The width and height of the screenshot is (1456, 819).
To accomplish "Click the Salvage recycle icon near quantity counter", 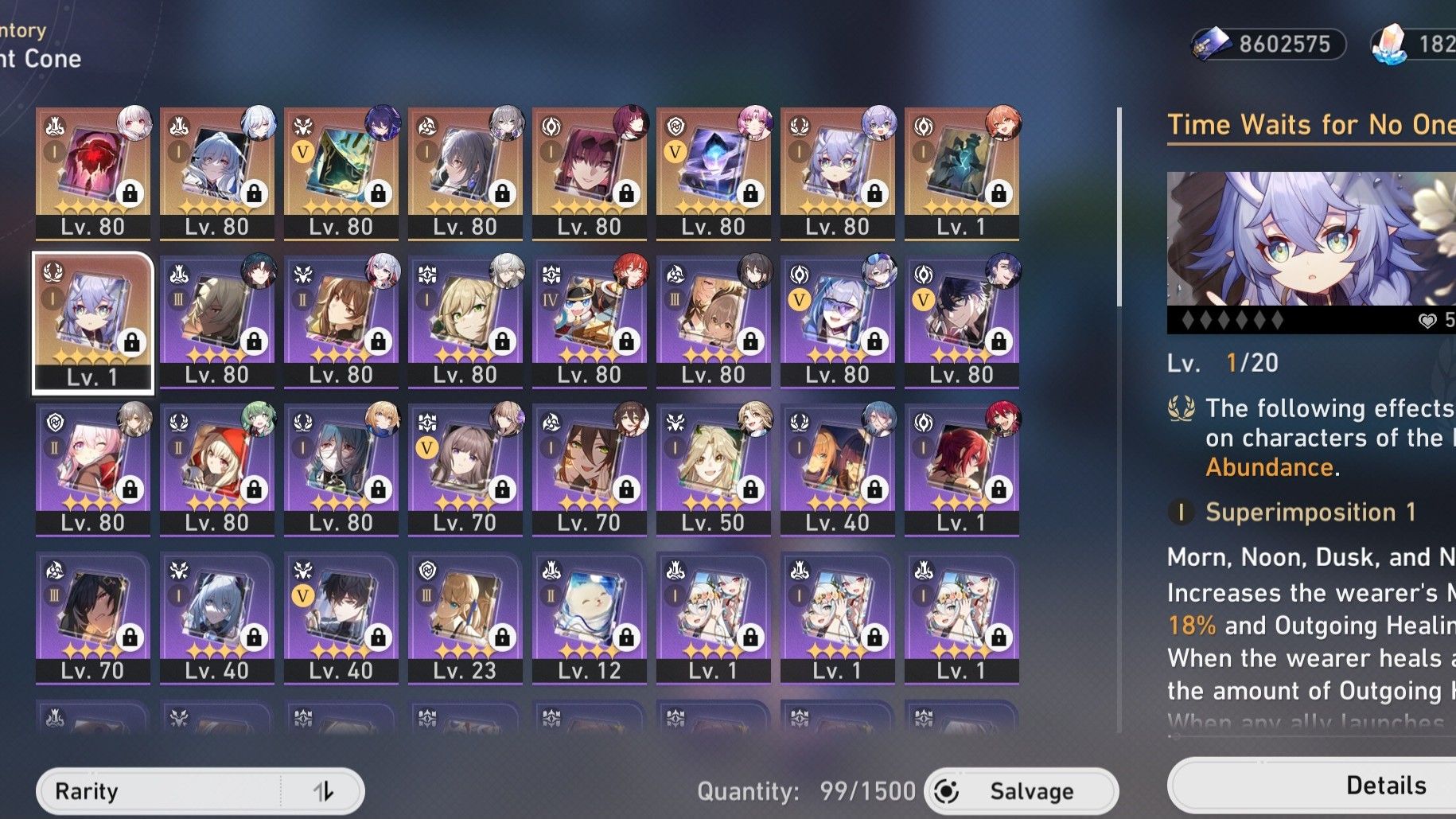I will [x=944, y=790].
